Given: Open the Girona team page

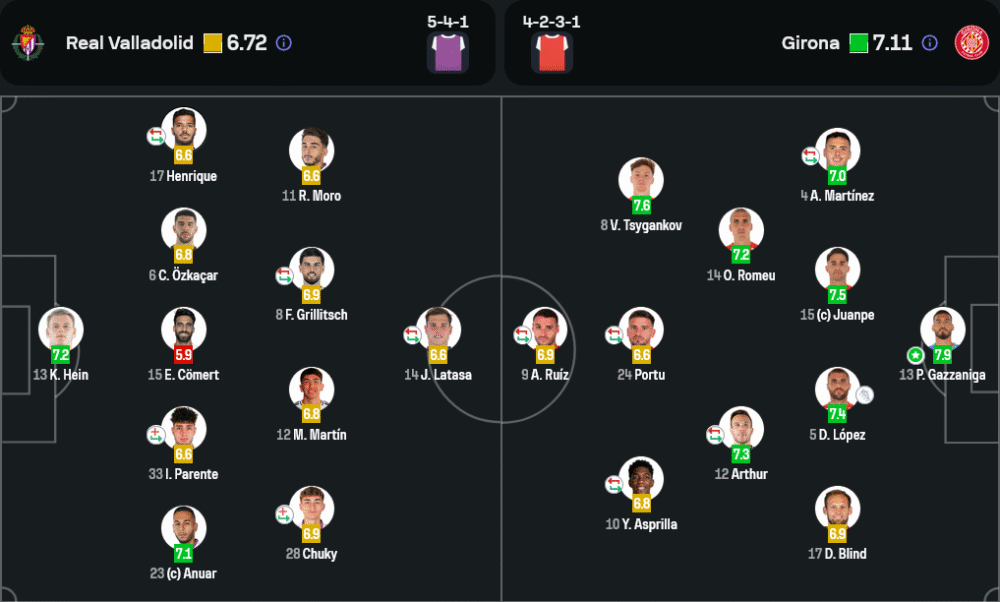Looking at the screenshot, I should pyautogui.click(x=810, y=43).
